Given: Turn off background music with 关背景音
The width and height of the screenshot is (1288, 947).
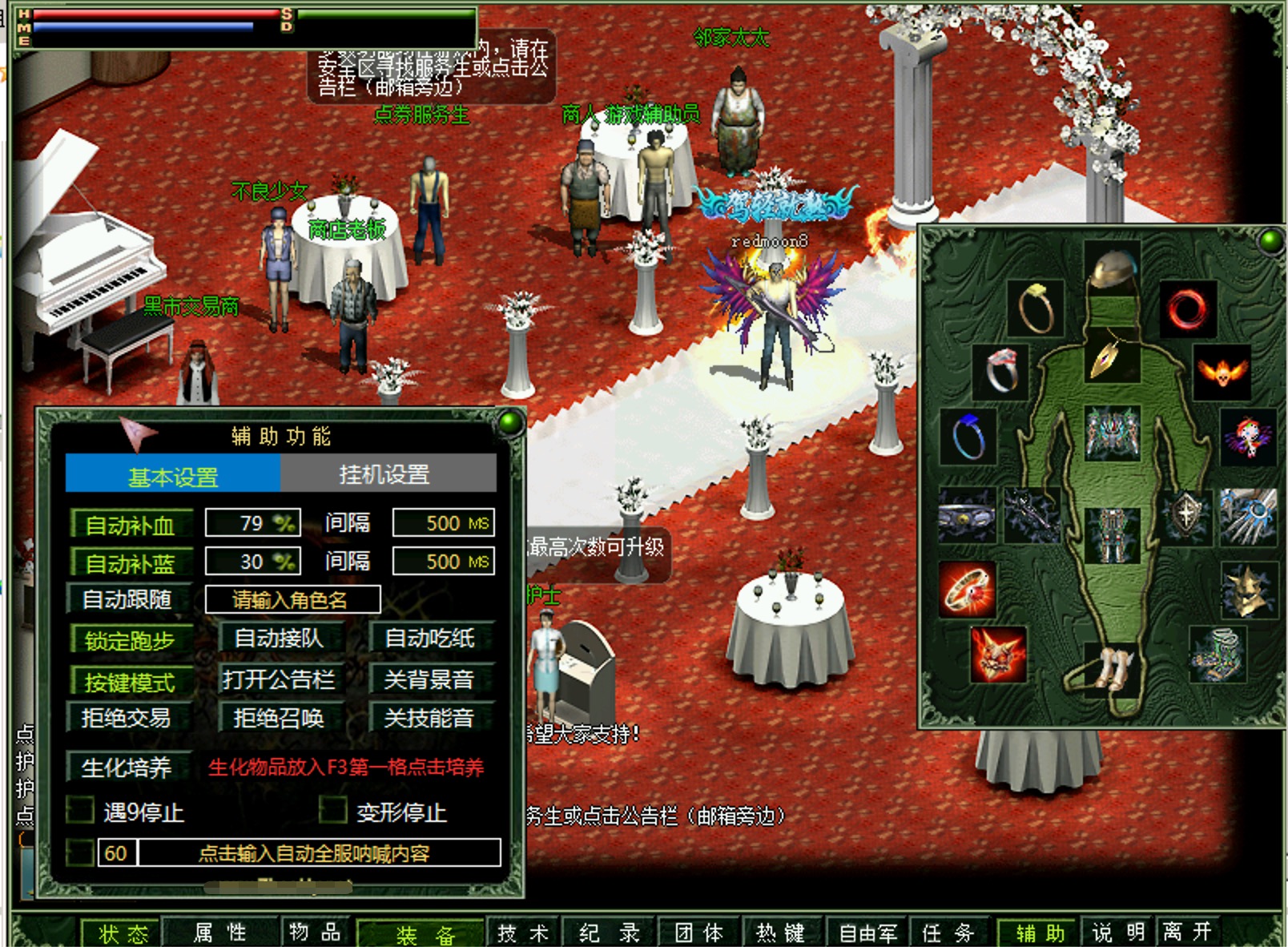Looking at the screenshot, I should [430, 679].
